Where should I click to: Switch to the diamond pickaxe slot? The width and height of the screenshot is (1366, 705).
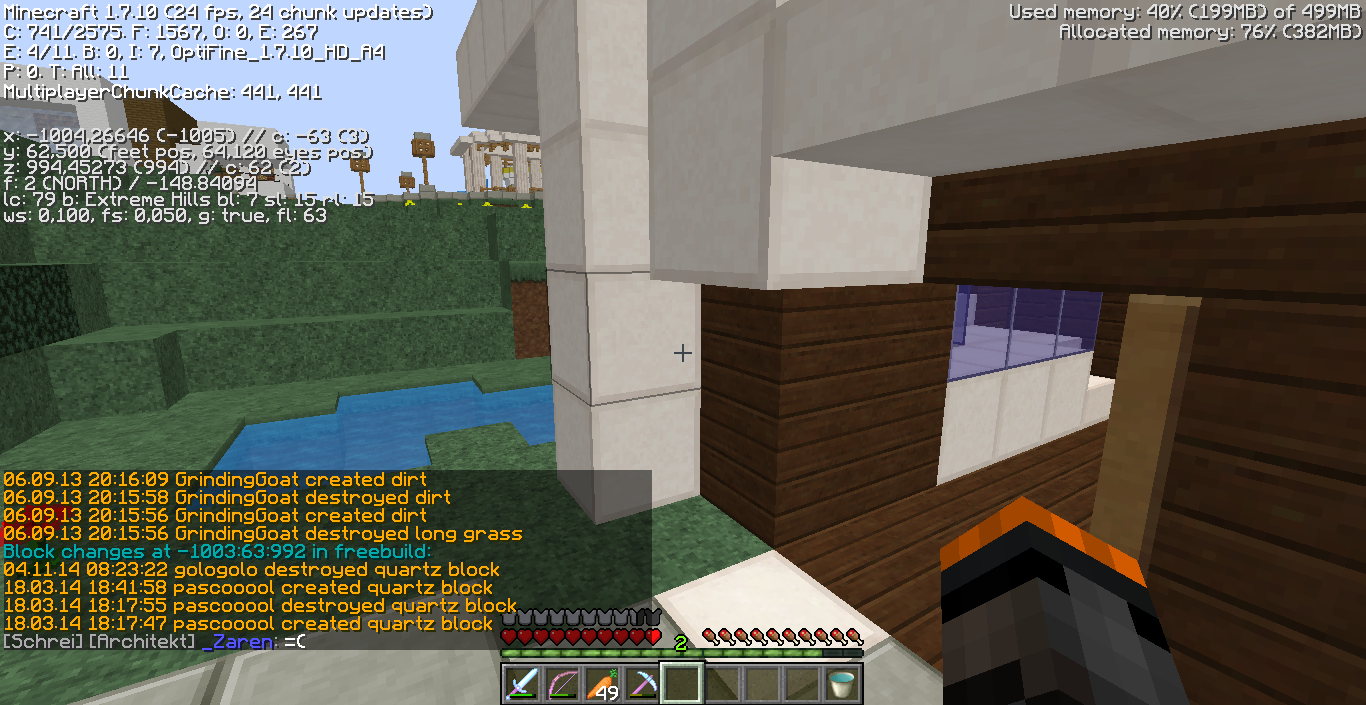(641, 684)
